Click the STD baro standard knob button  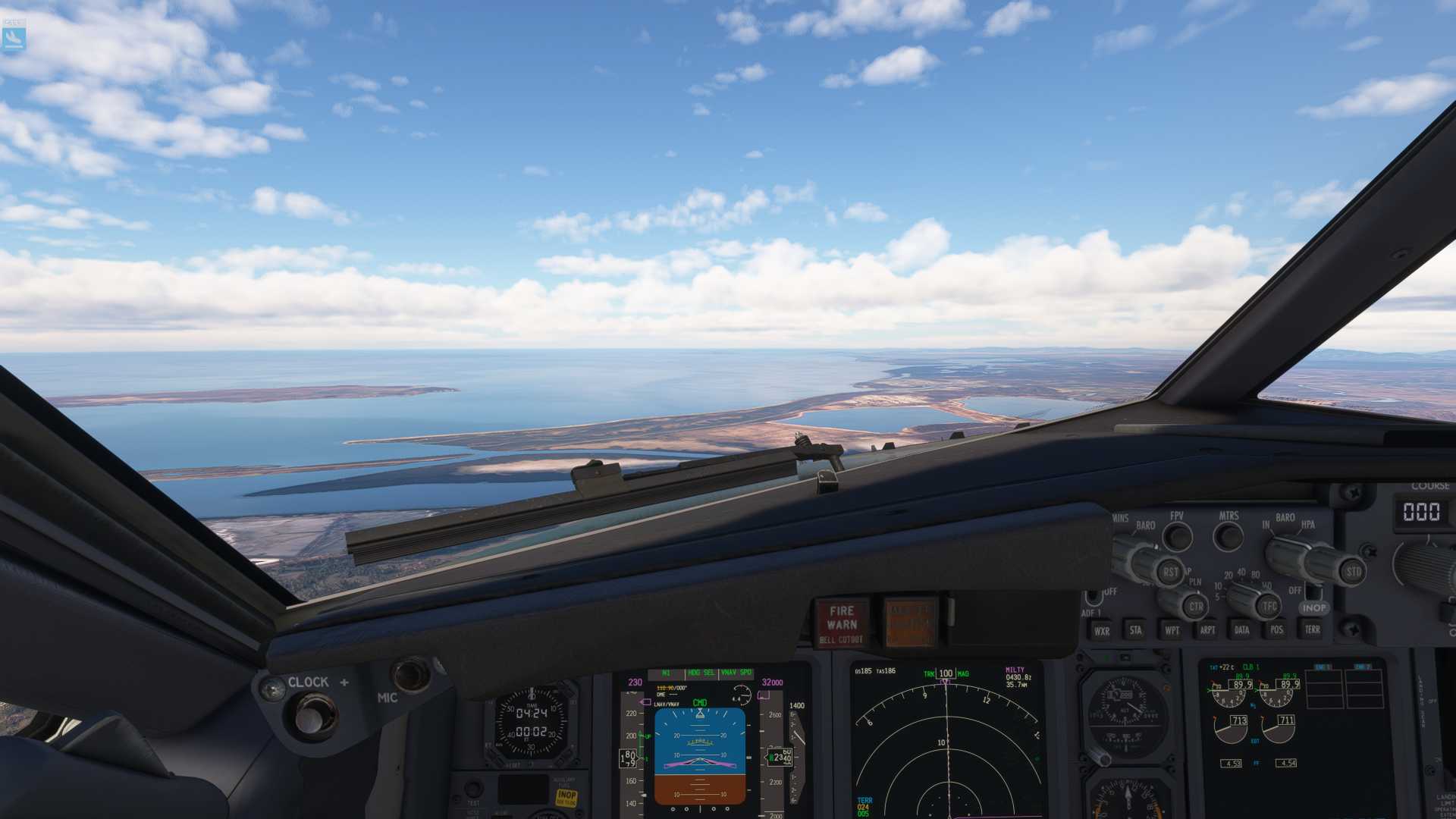point(1354,572)
